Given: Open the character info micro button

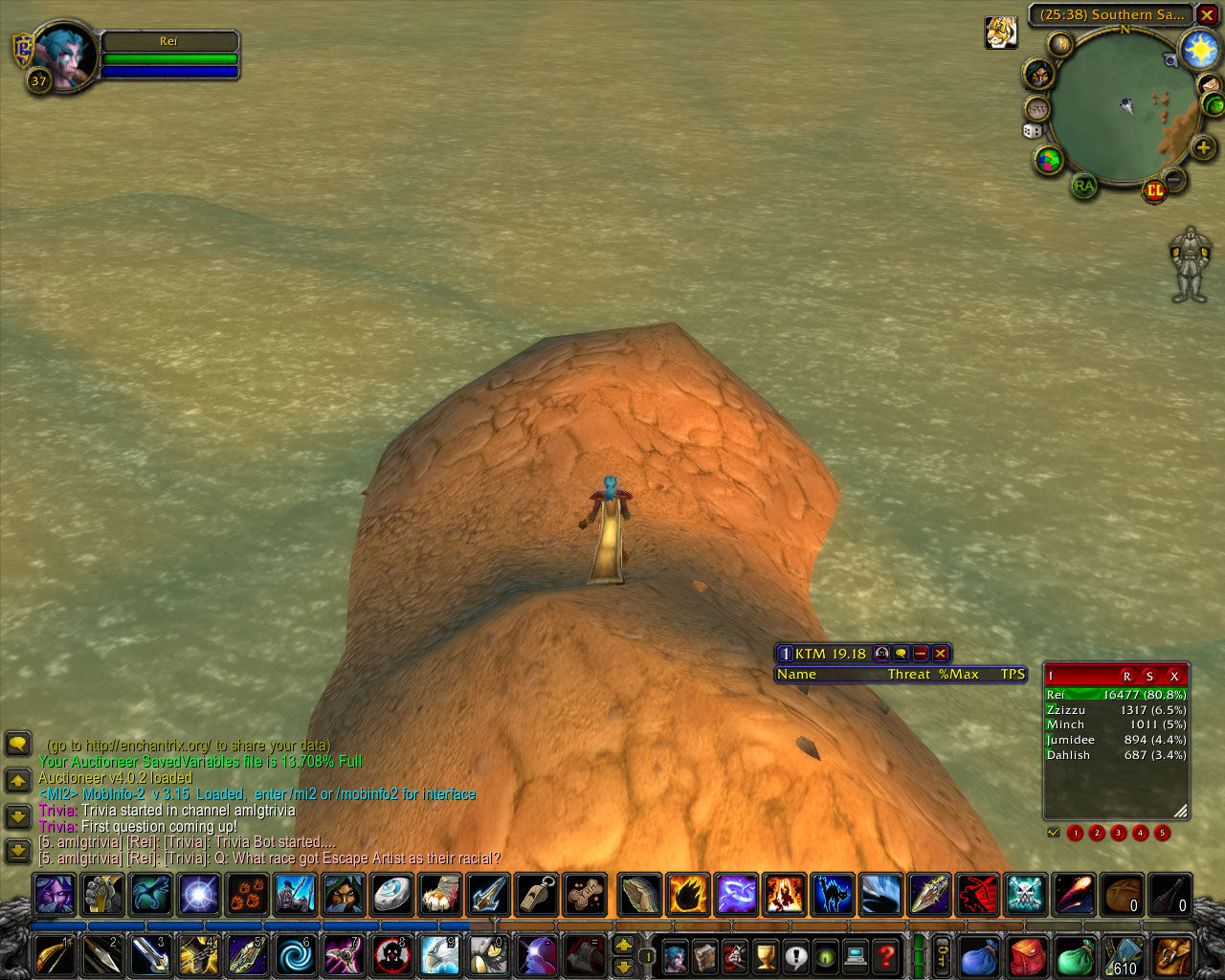Looking at the screenshot, I should coord(676,955).
